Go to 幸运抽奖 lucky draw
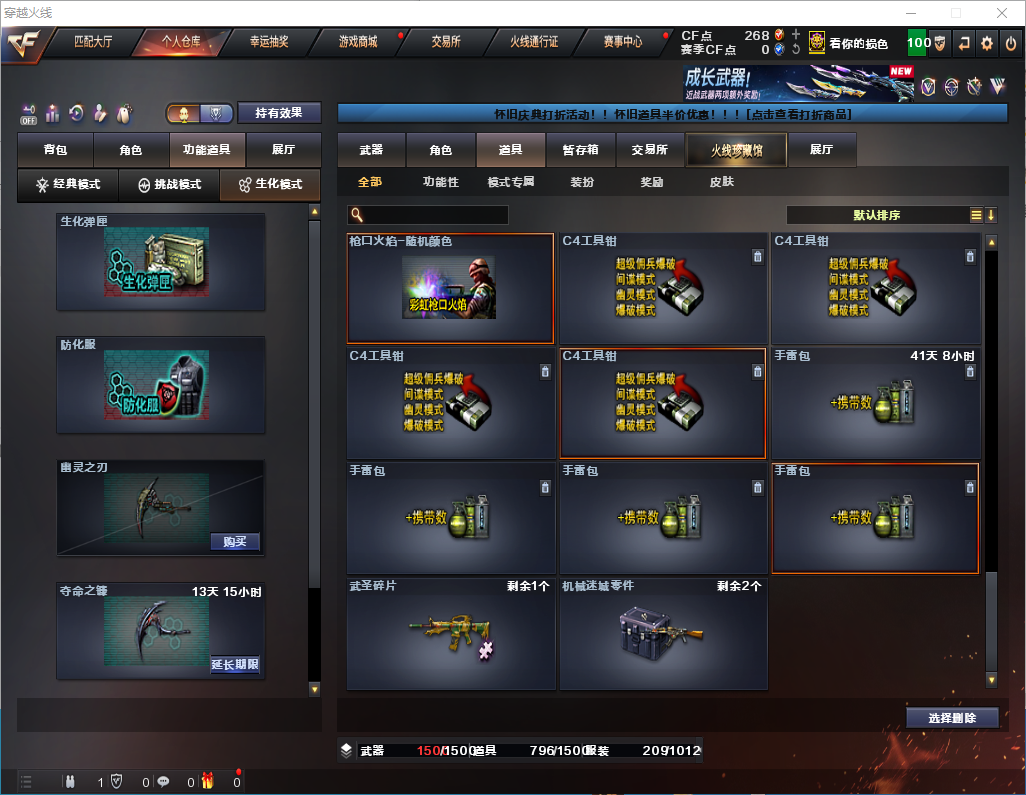1026x795 pixels. (x=268, y=42)
